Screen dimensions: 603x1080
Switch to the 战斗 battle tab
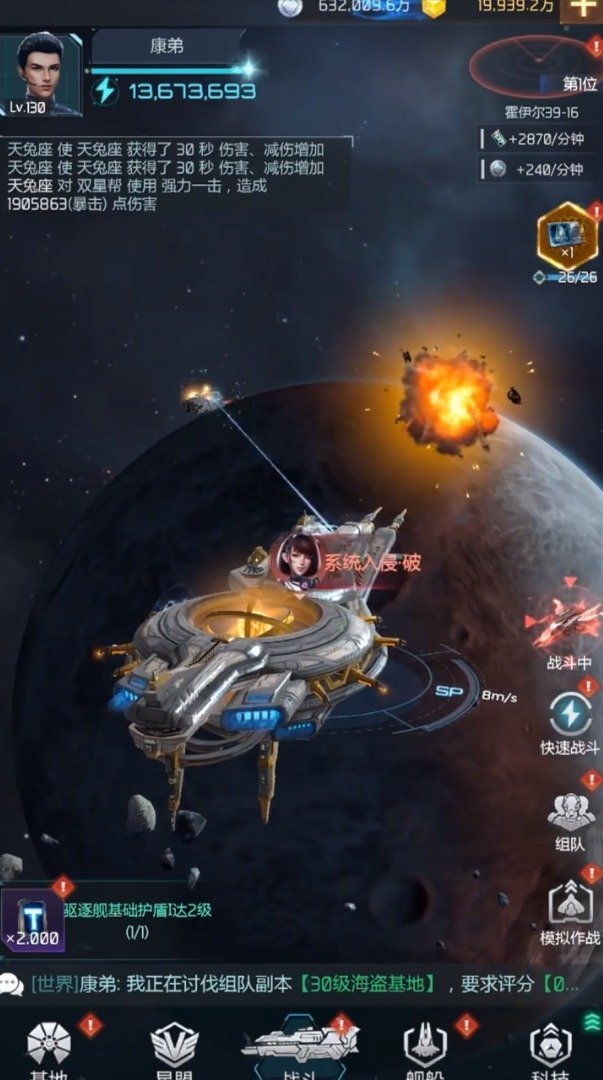(x=300, y=1049)
